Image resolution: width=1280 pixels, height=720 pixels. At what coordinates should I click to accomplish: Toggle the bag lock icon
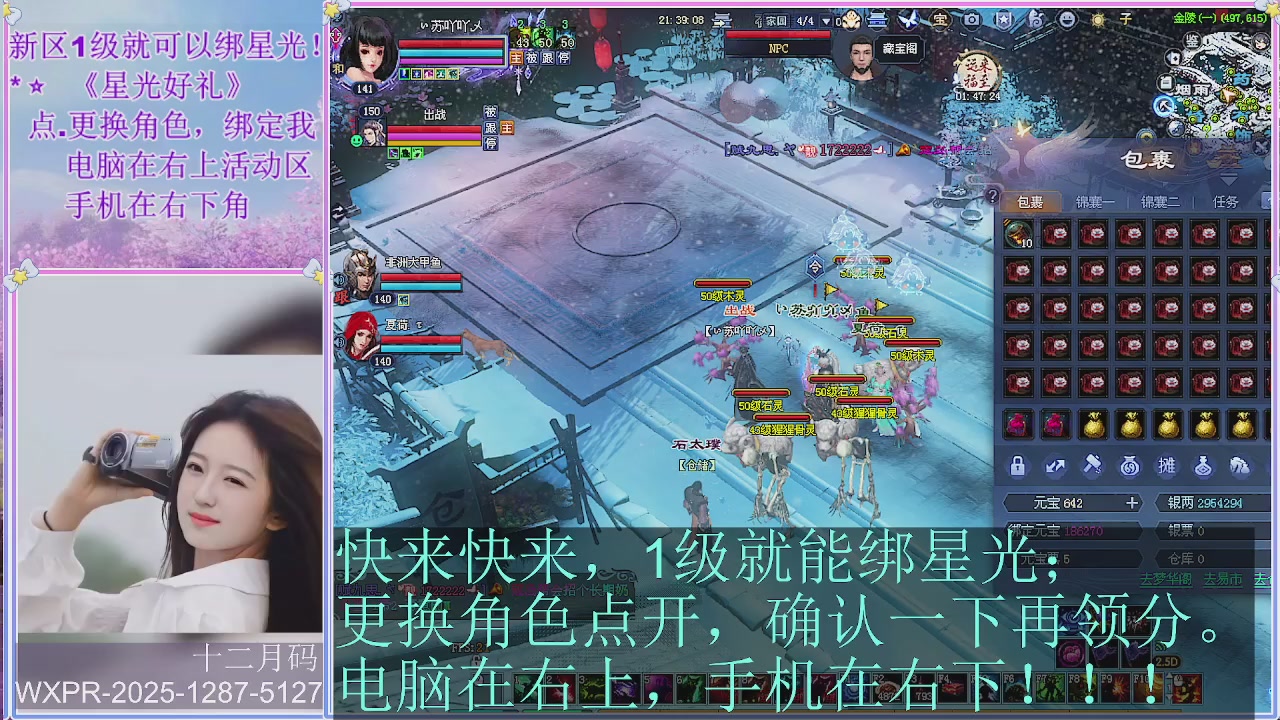1017,465
